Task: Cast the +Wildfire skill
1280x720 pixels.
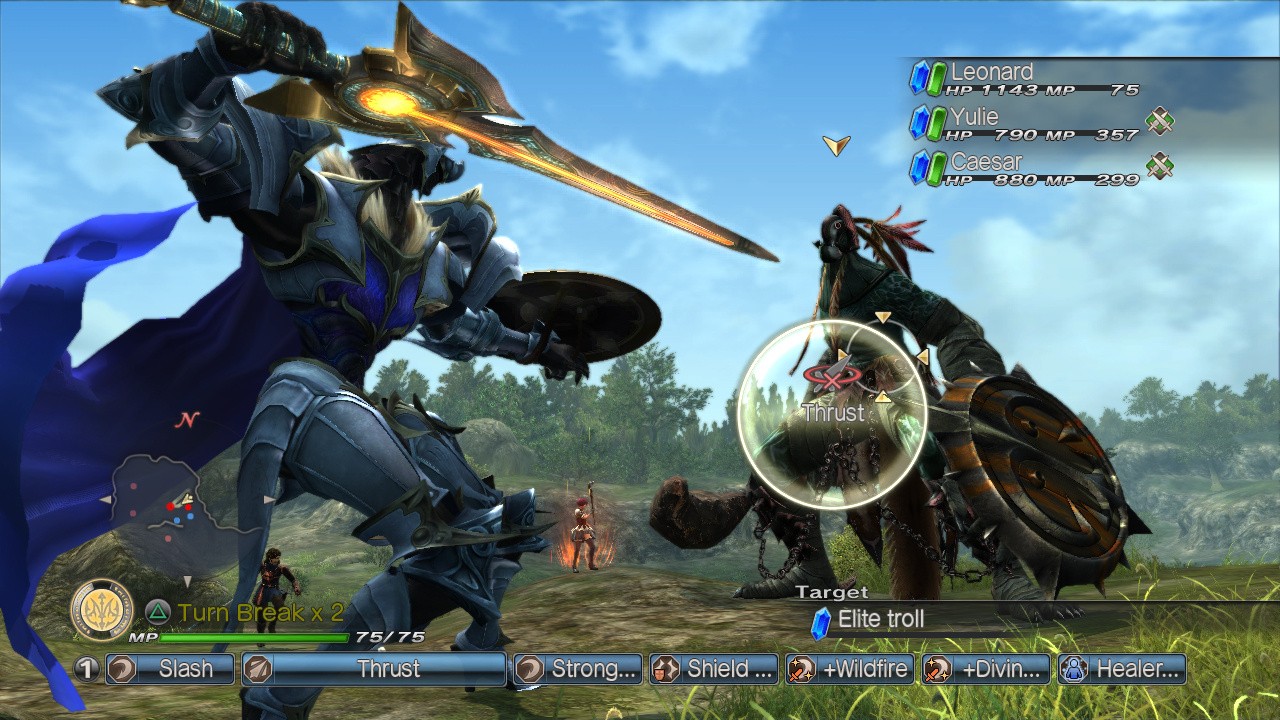Action: click(850, 669)
